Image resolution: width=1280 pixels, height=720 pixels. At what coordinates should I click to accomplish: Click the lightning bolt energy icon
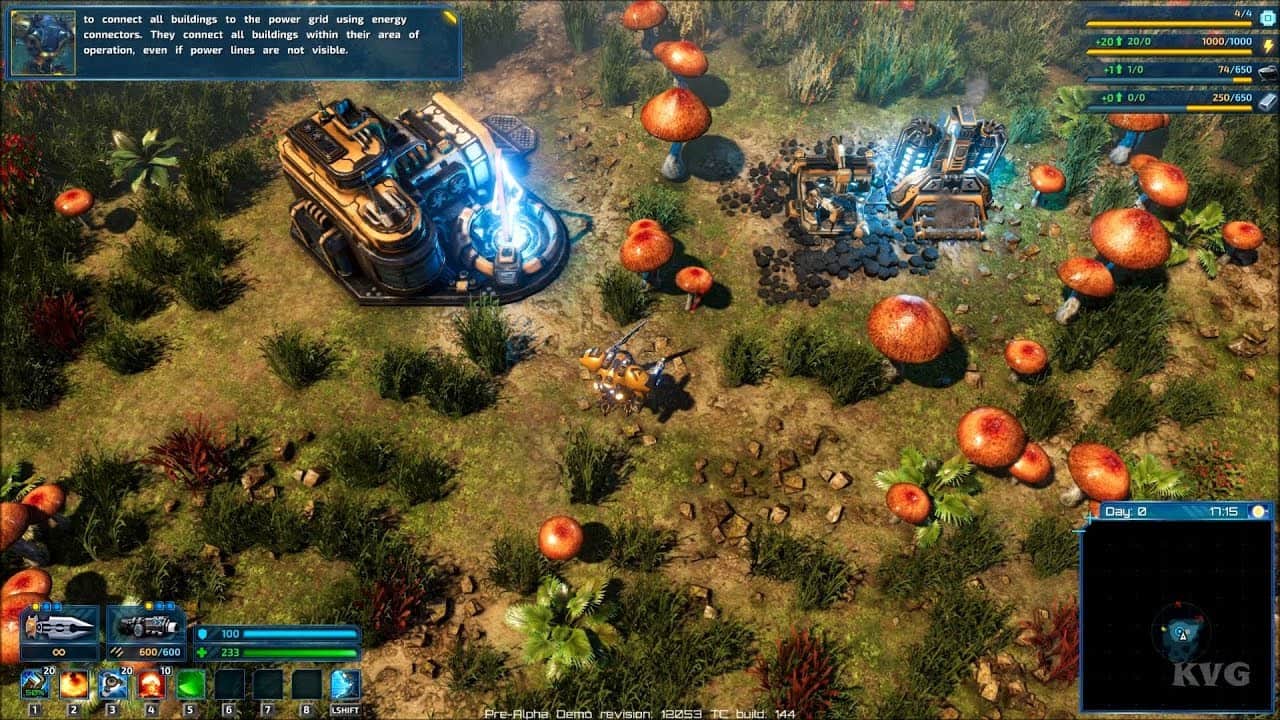(1266, 46)
